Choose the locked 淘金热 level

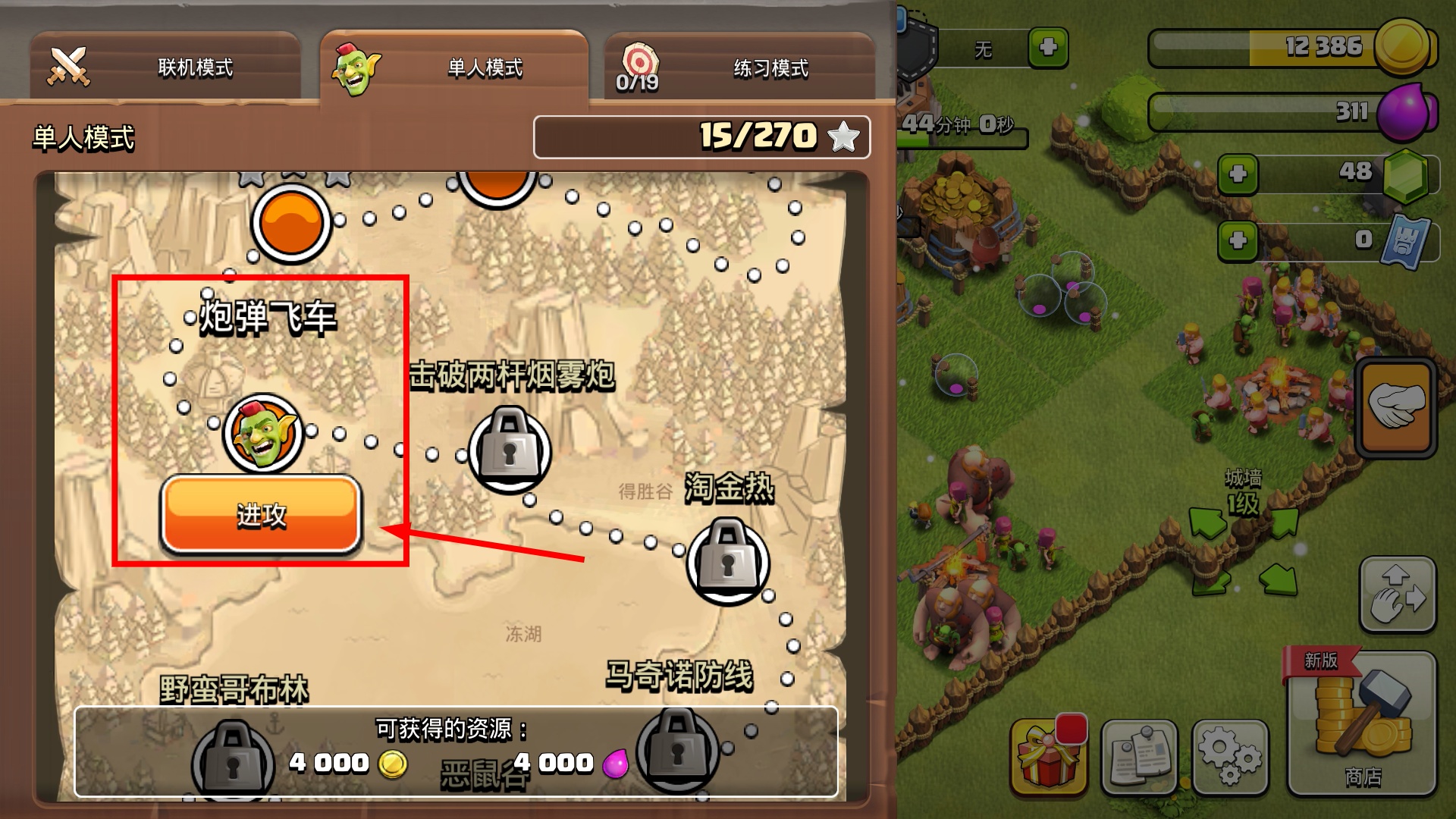(728, 561)
